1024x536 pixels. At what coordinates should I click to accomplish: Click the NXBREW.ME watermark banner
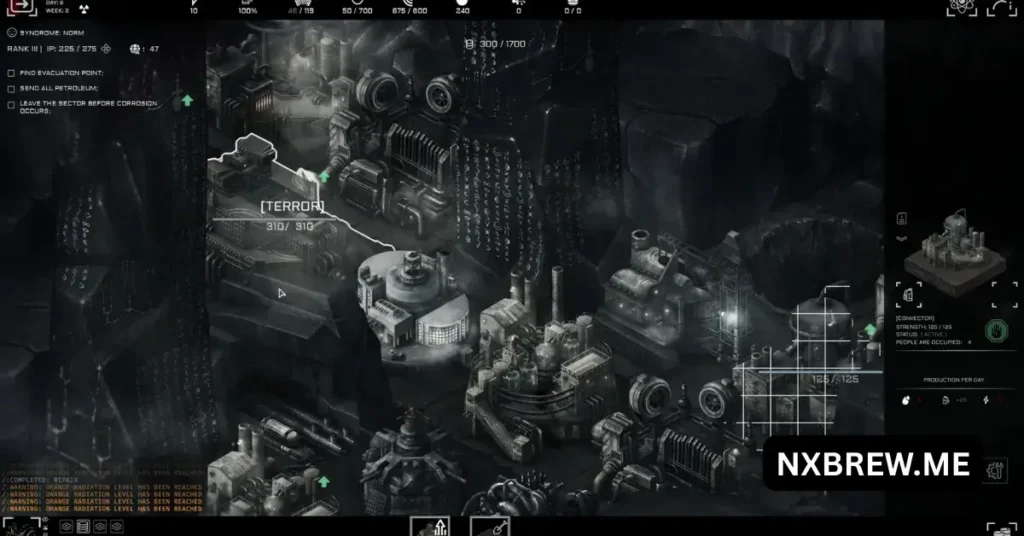(x=873, y=465)
